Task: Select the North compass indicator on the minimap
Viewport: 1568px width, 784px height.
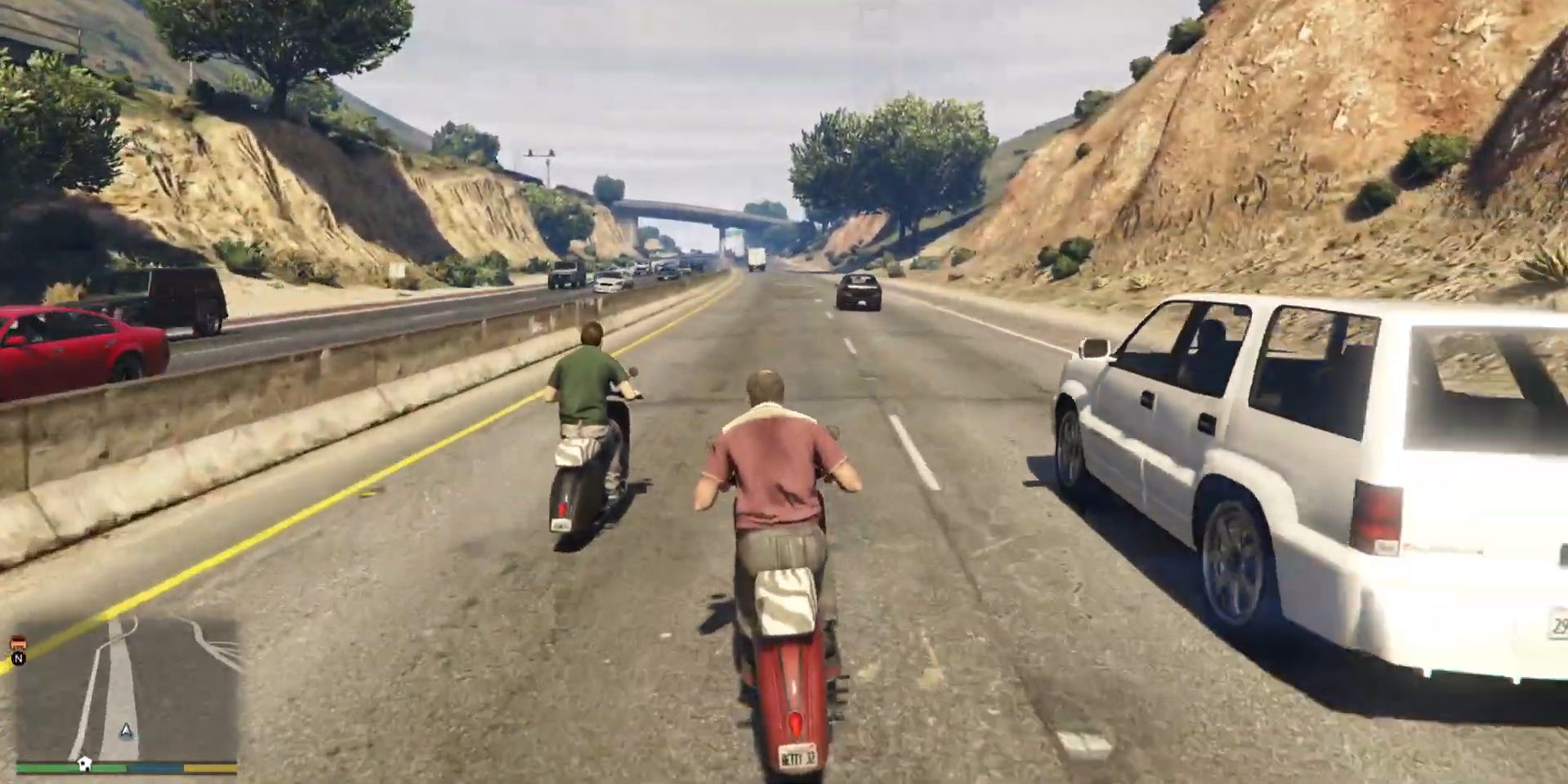Action: [x=18, y=659]
